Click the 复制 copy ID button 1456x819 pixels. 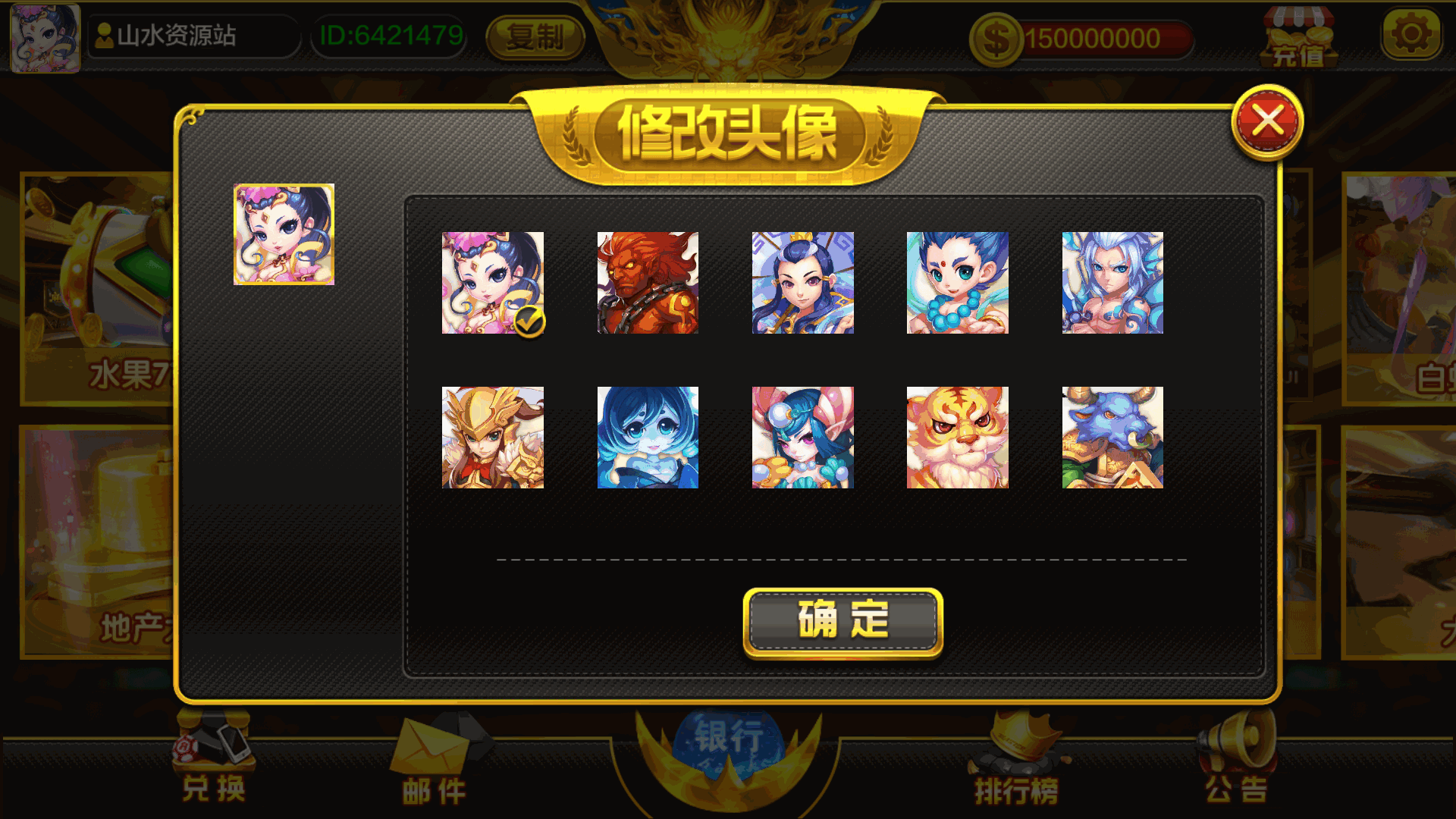[535, 36]
